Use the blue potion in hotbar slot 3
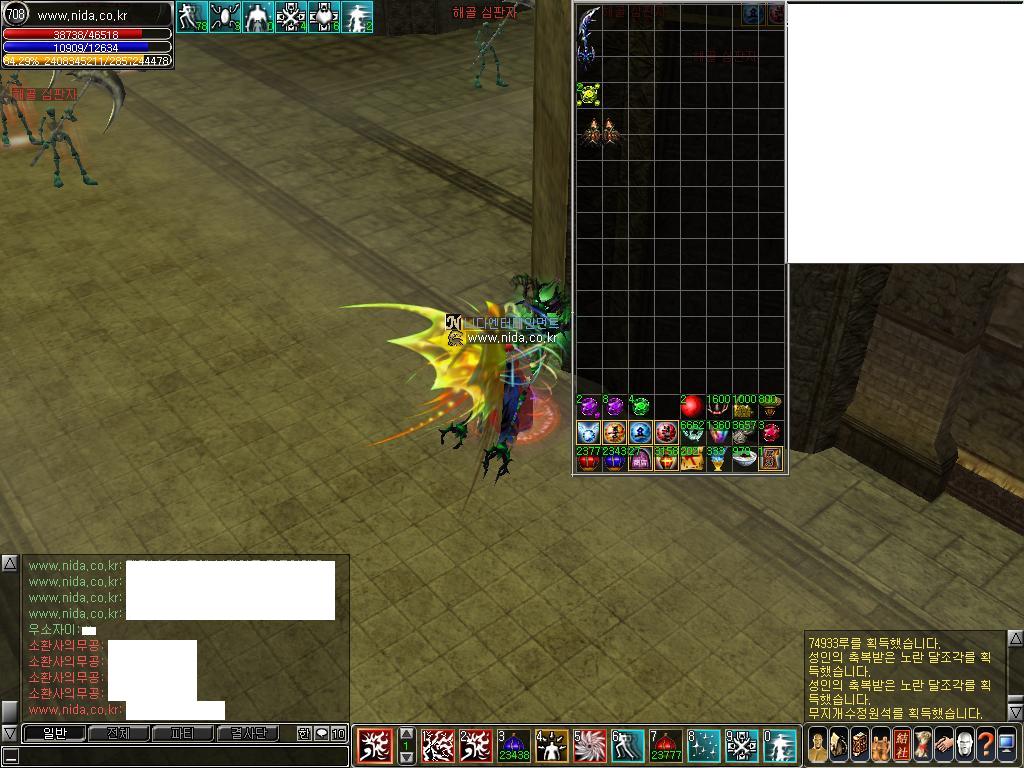The width and height of the screenshot is (1024, 768). (514, 746)
